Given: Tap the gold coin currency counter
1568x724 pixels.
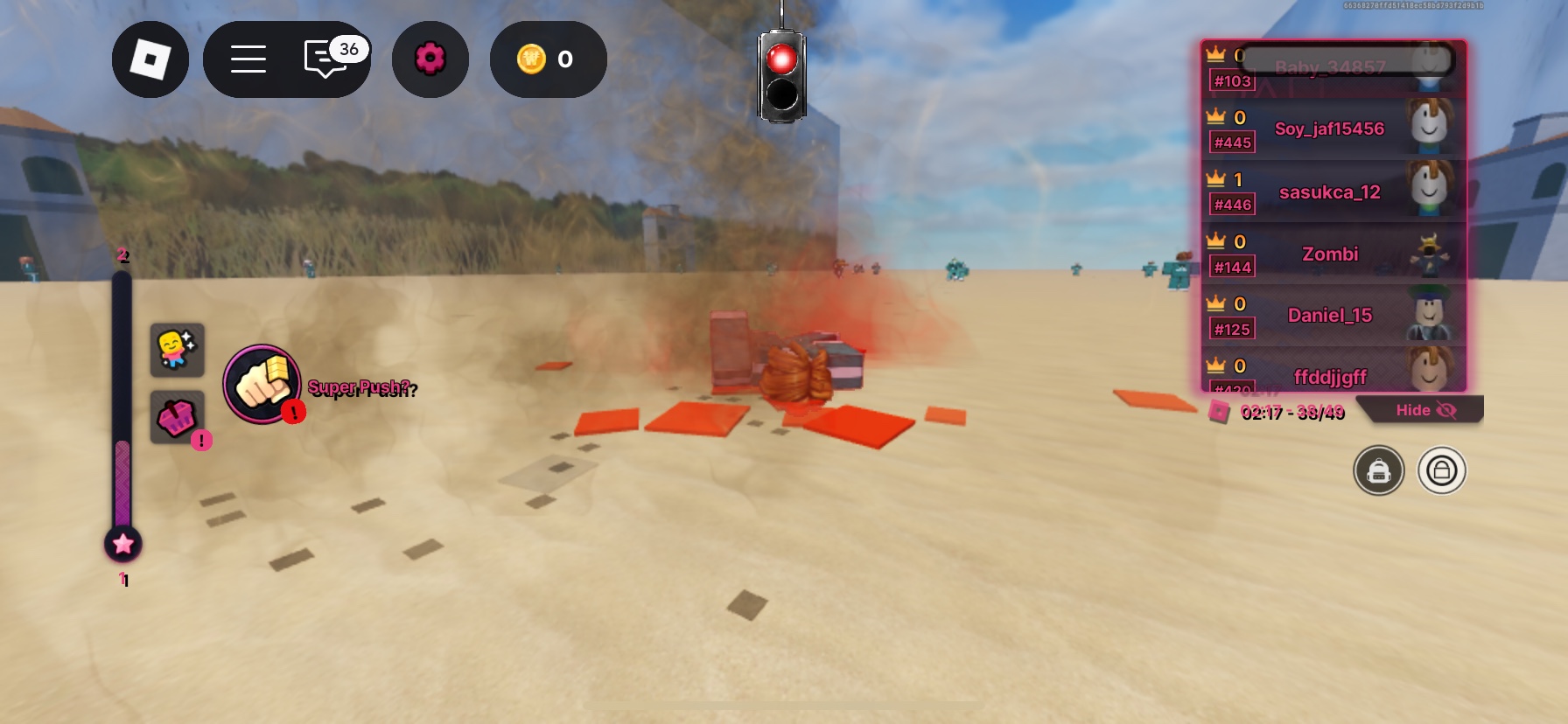Looking at the screenshot, I should point(548,59).
